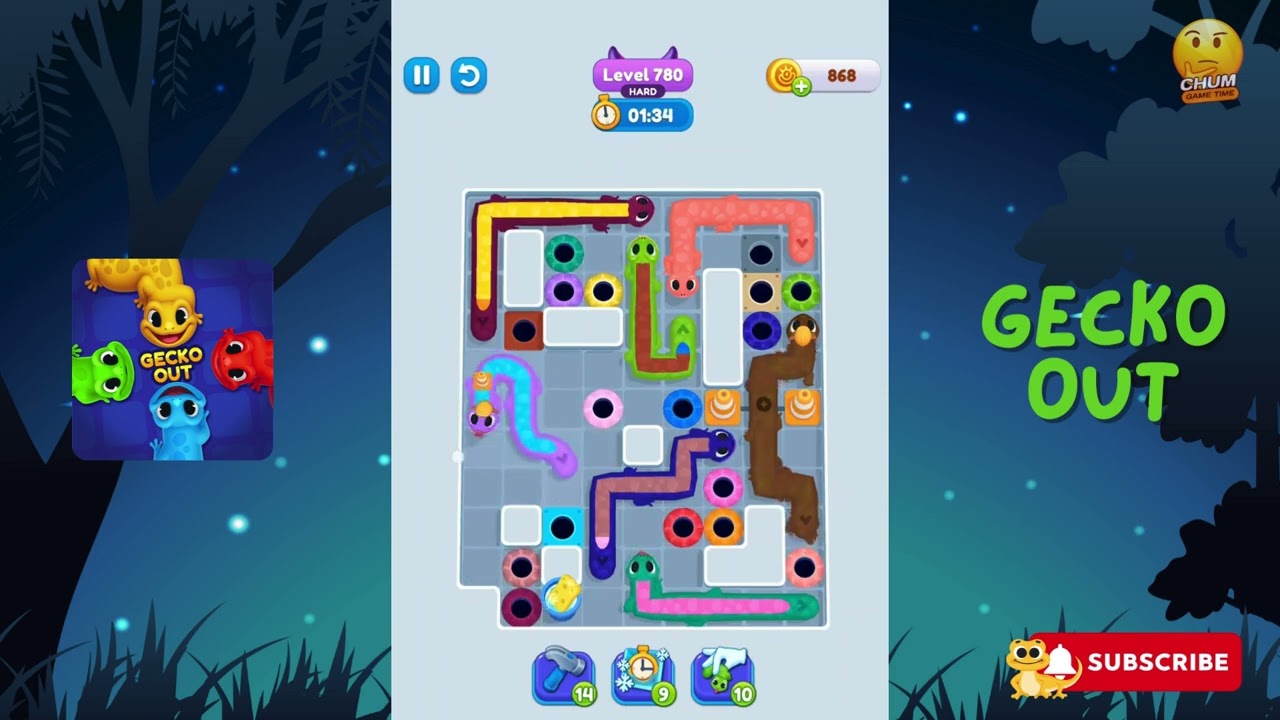This screenshot has width=1280, height=720.
Task: Tap the coin balance showing 868
Action: (x=840, y=74)
